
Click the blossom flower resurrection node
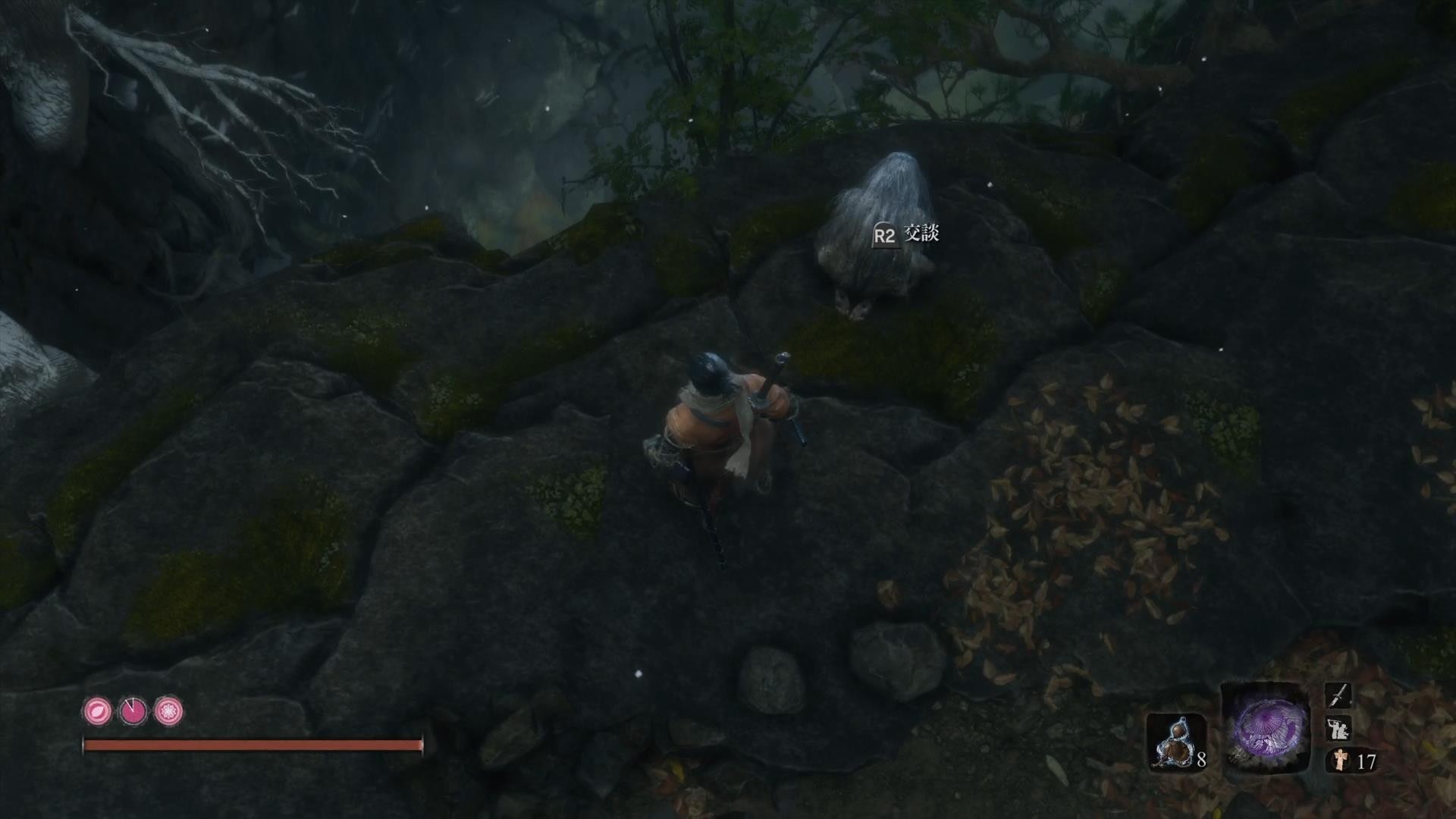(168, 711)
